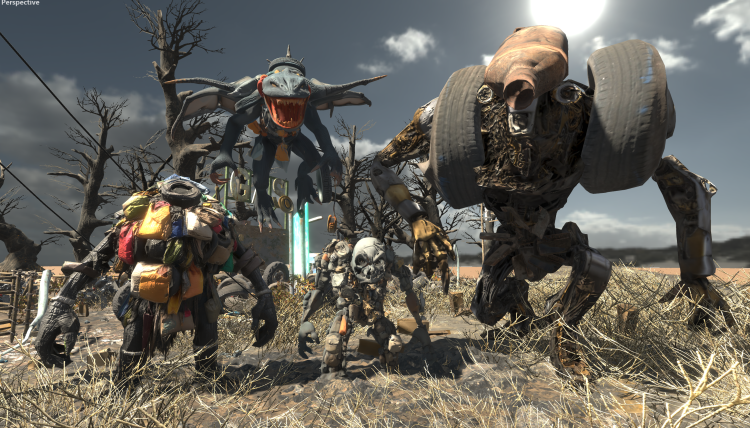Image resolution: width=750 pixels, height=428 pixels.
Task: Open the Perspective viewport mode dropdown
Action: pos(20,4)
